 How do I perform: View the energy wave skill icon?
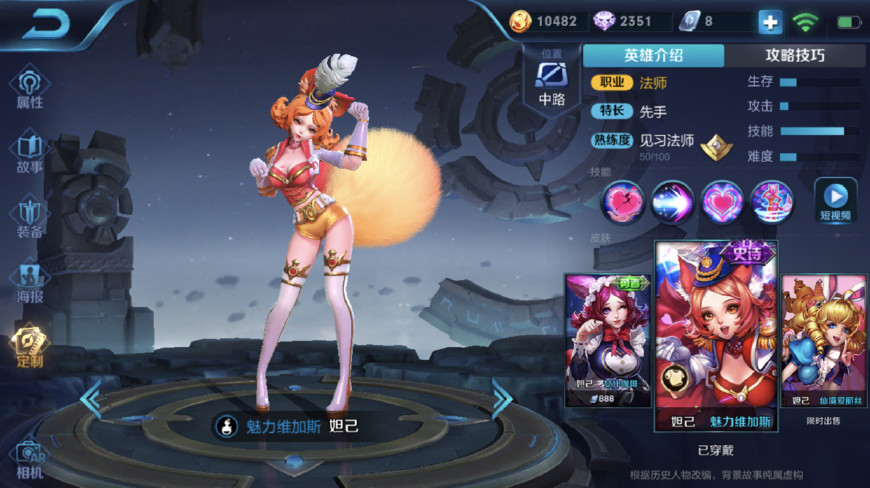point(672,201)
